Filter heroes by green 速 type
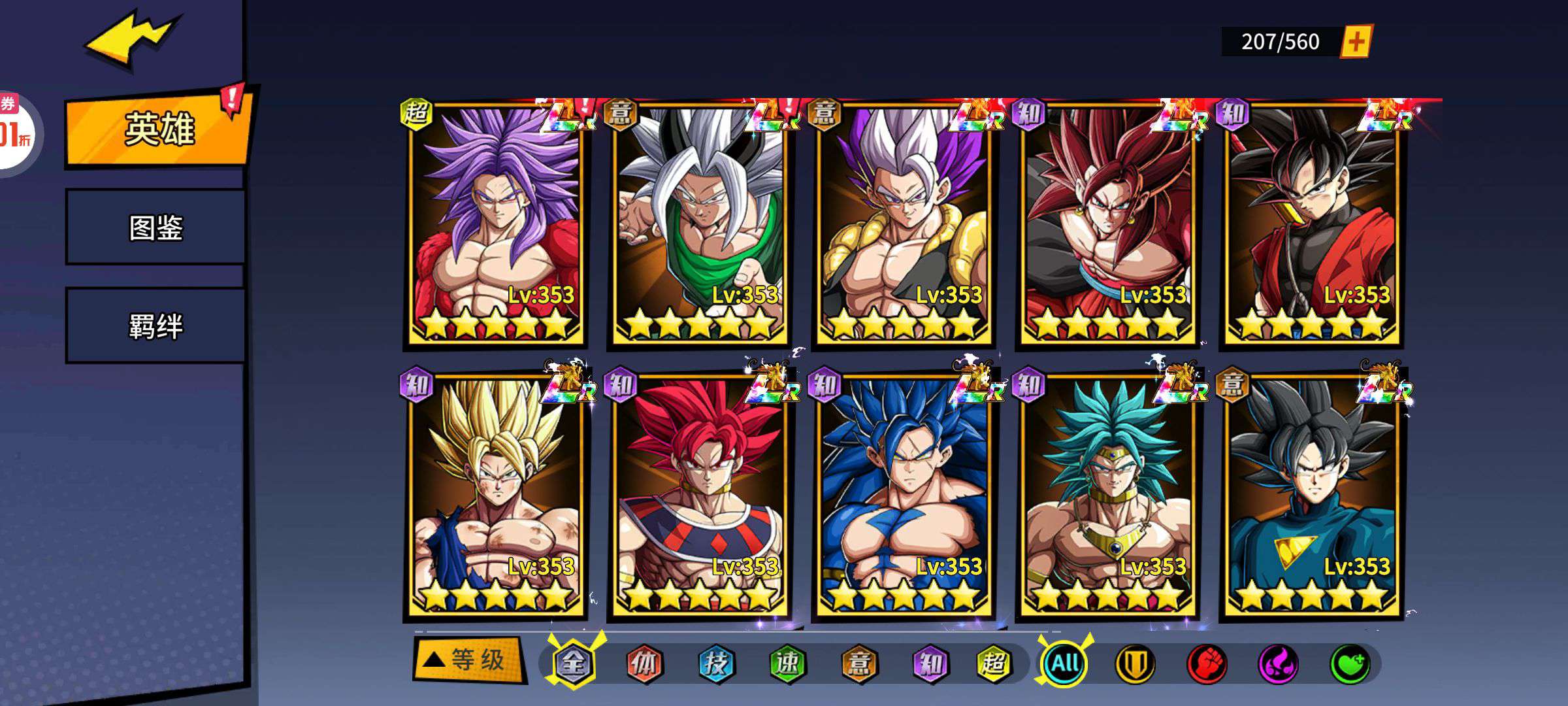 click(787, 664)
